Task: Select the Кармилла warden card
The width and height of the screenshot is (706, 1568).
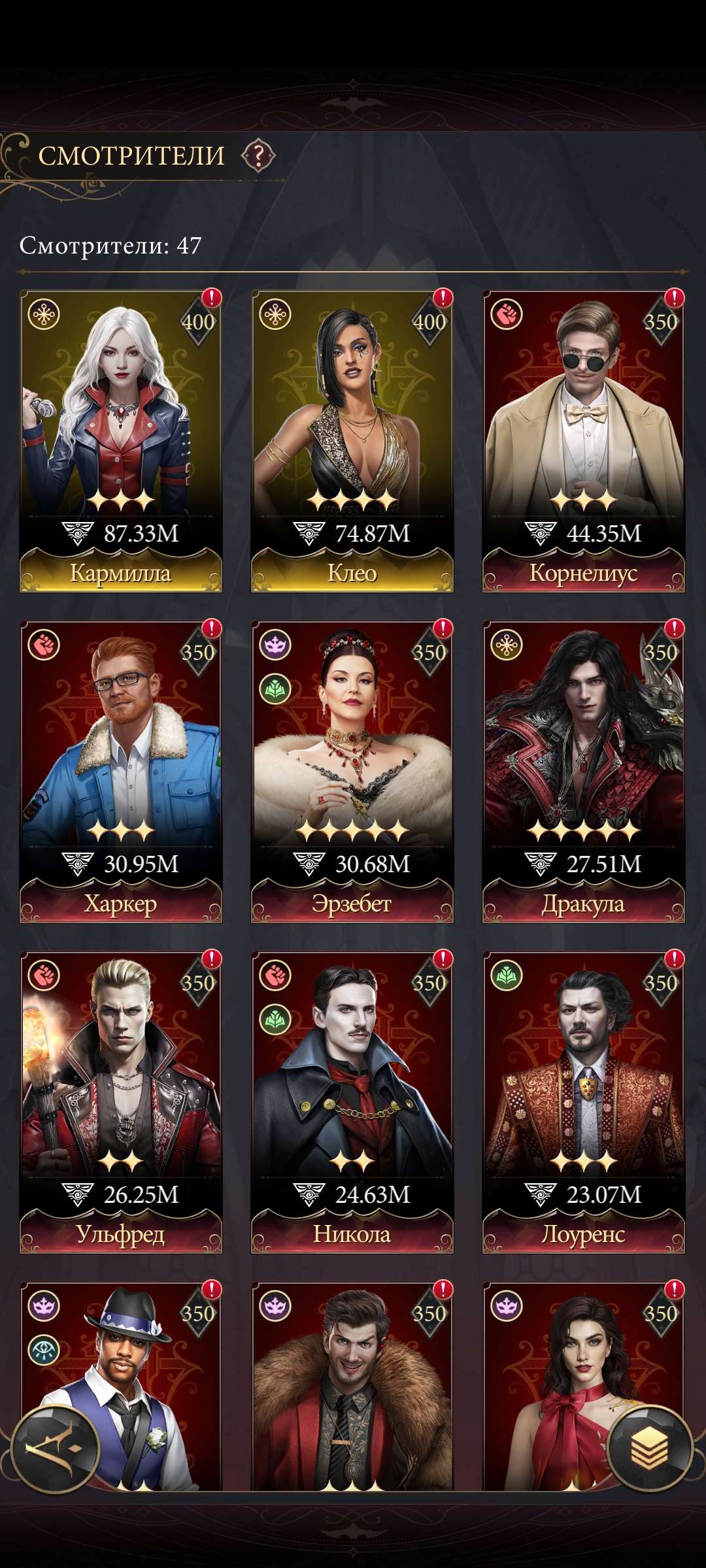Action: tap(121, 441)
